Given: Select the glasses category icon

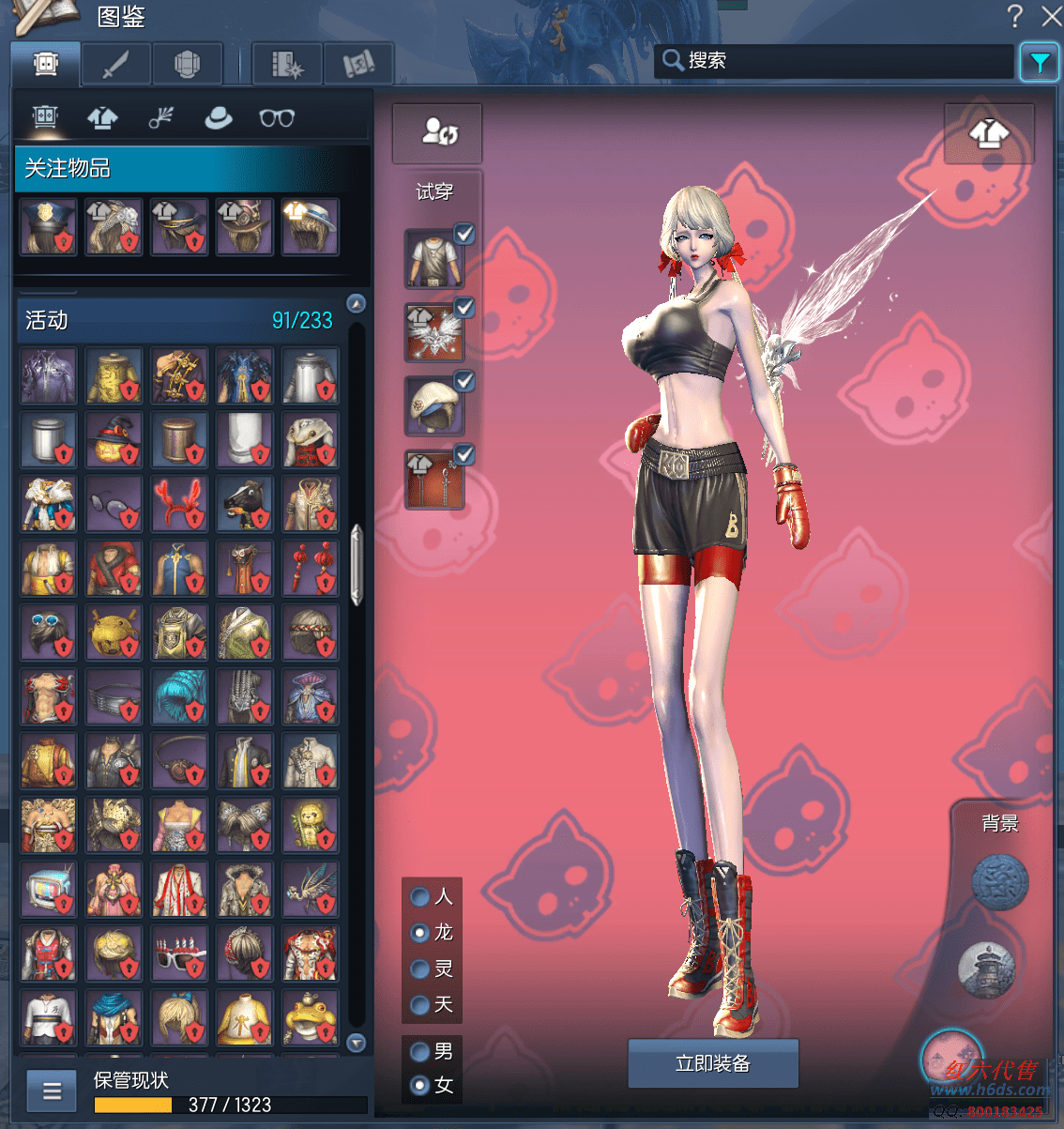Looking at the screenshot, I should tap(277, 118).
